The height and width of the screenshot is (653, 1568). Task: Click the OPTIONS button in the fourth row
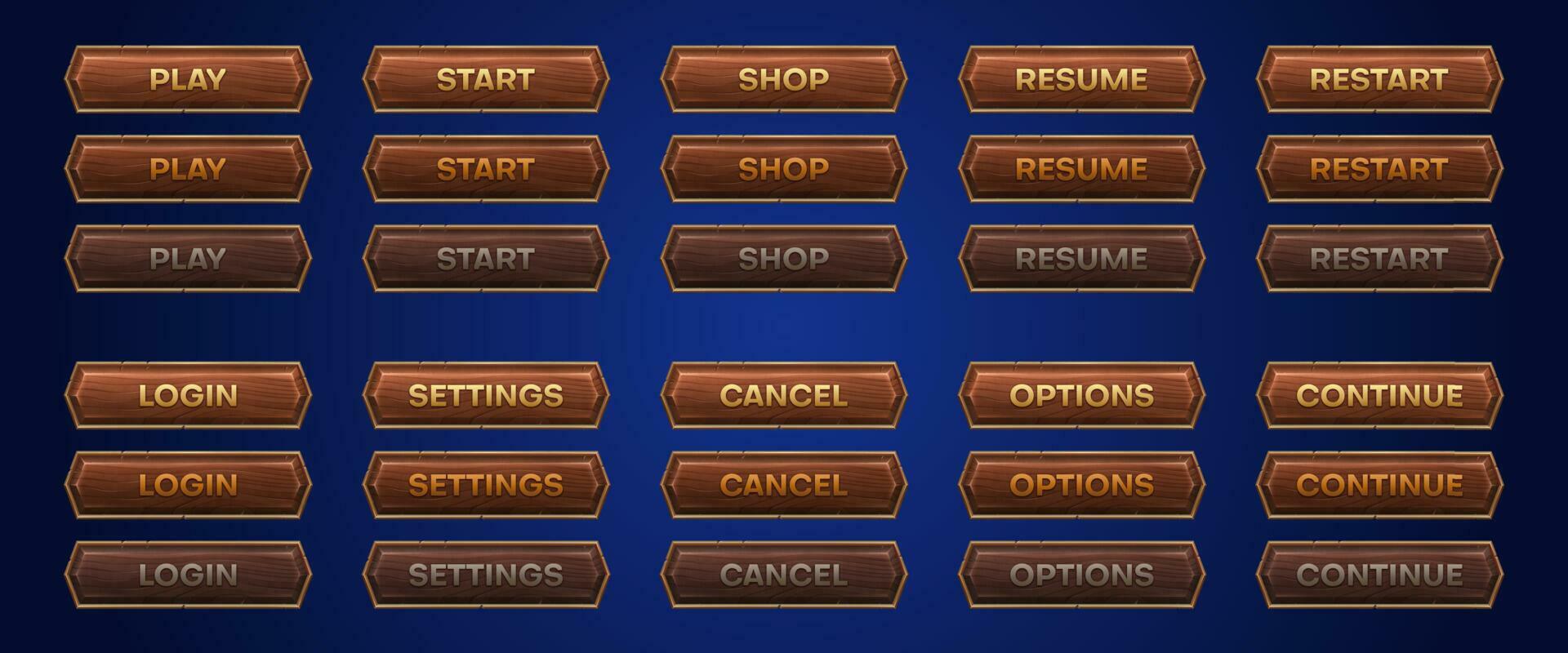pos(1082,398)
